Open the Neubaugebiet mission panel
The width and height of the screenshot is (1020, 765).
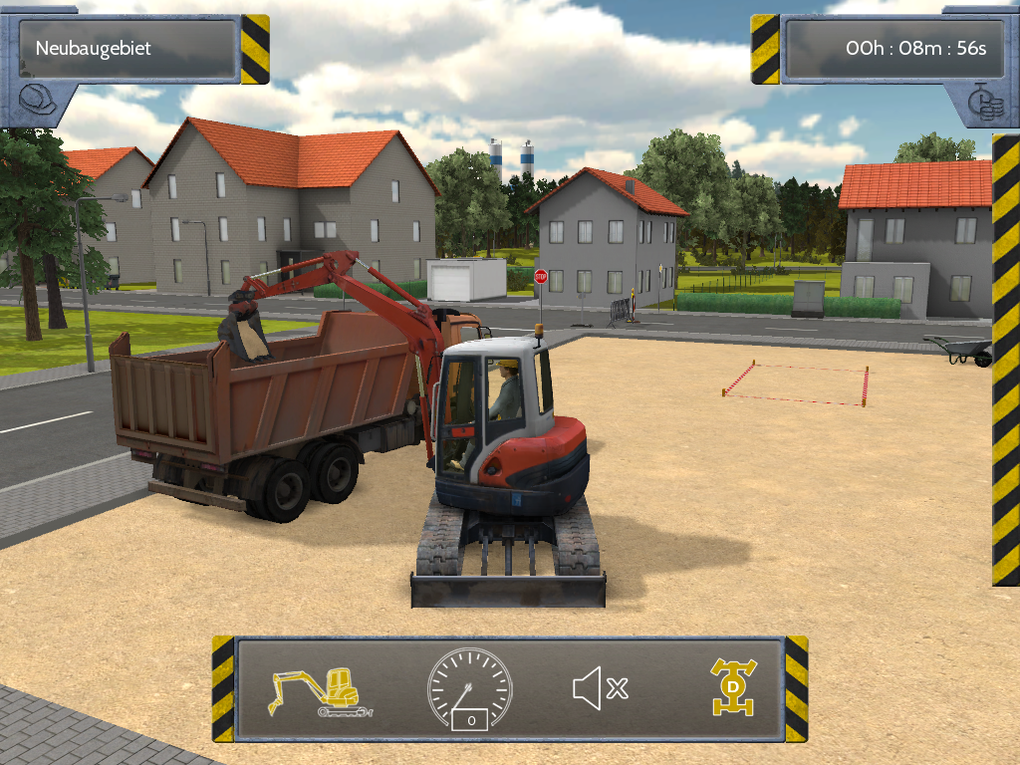pyautogui.click(x=128, y=48)
